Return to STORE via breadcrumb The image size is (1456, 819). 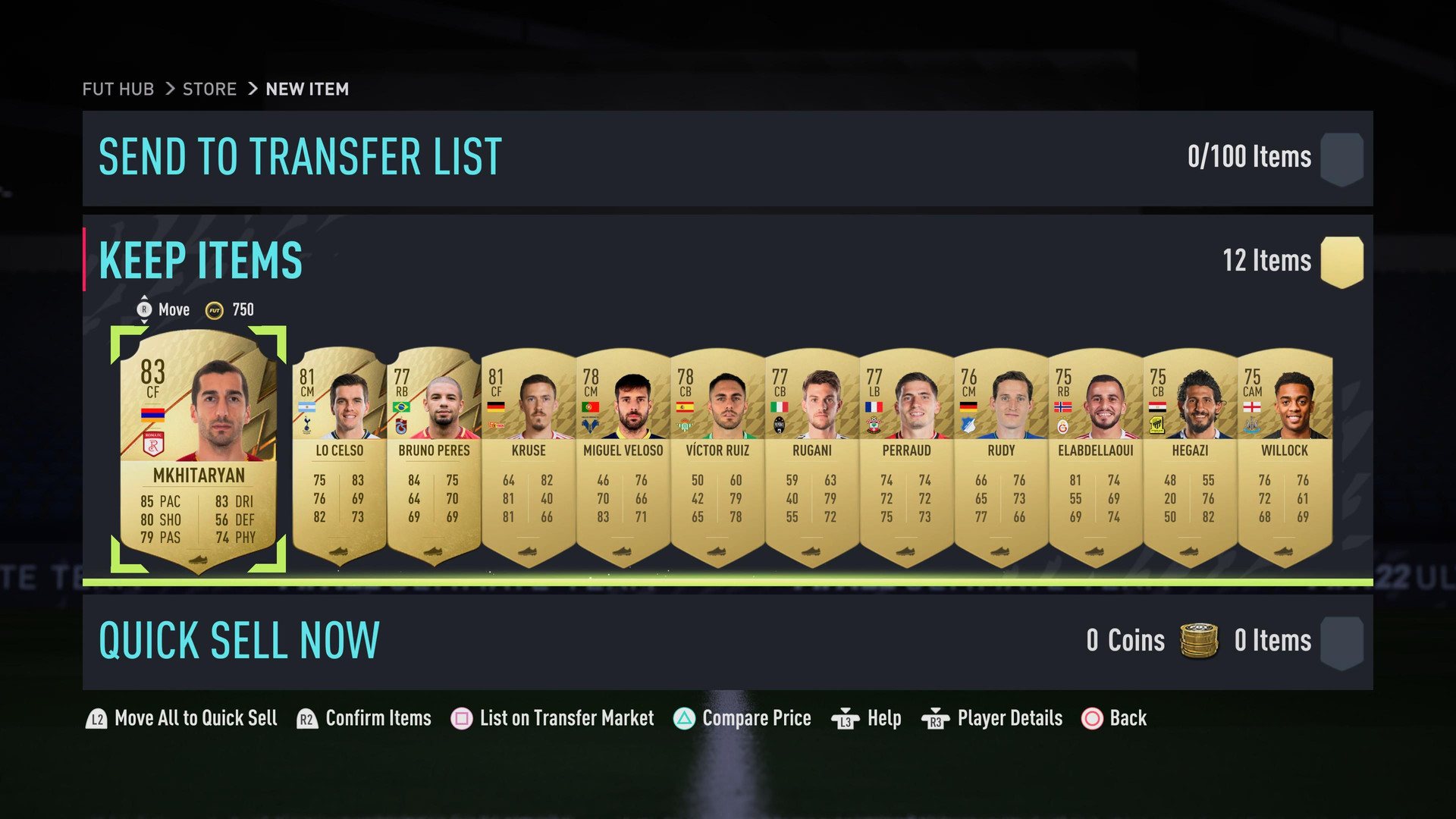pos(209,89)
